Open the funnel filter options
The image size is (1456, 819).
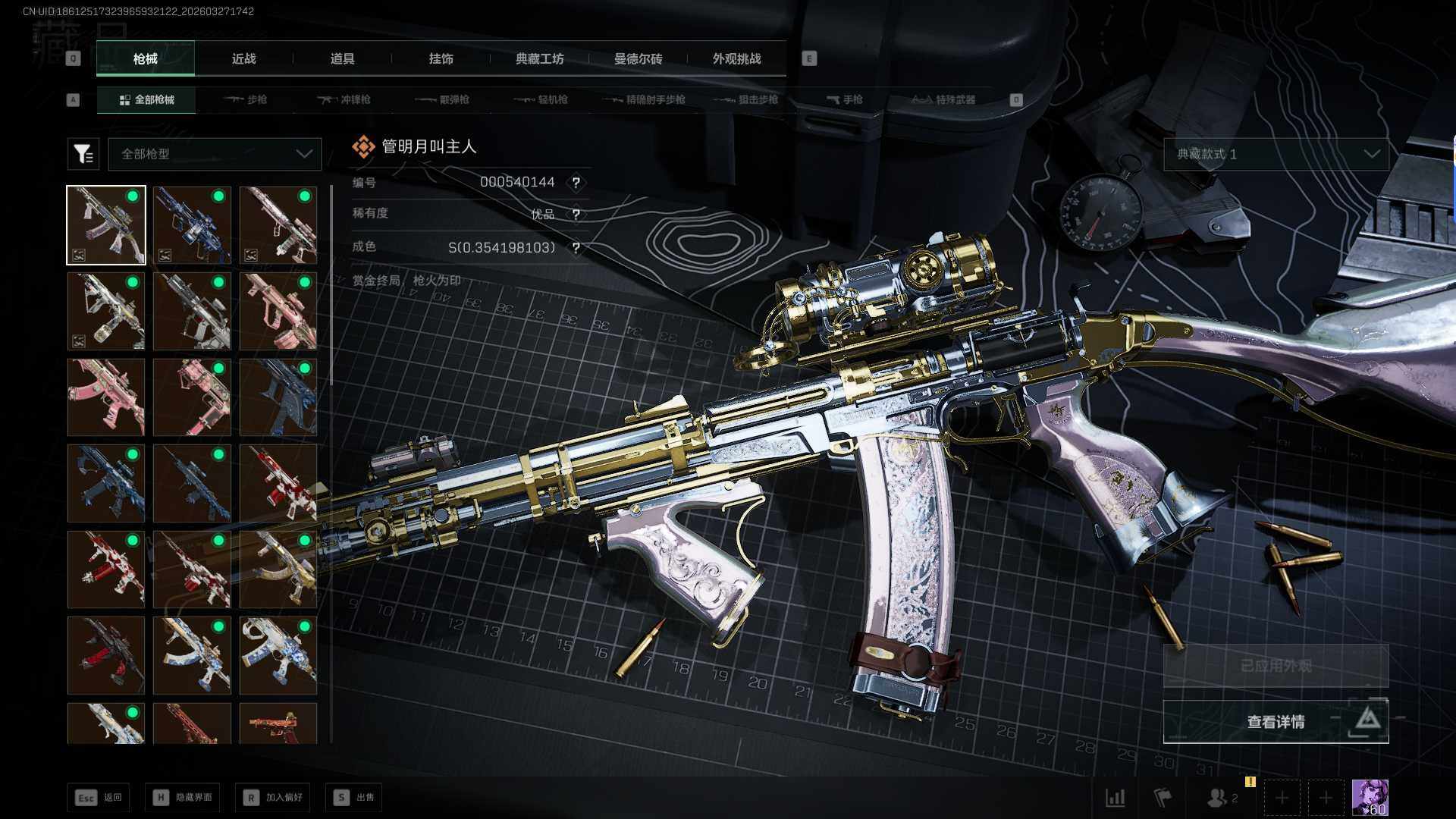click(83, 154)
